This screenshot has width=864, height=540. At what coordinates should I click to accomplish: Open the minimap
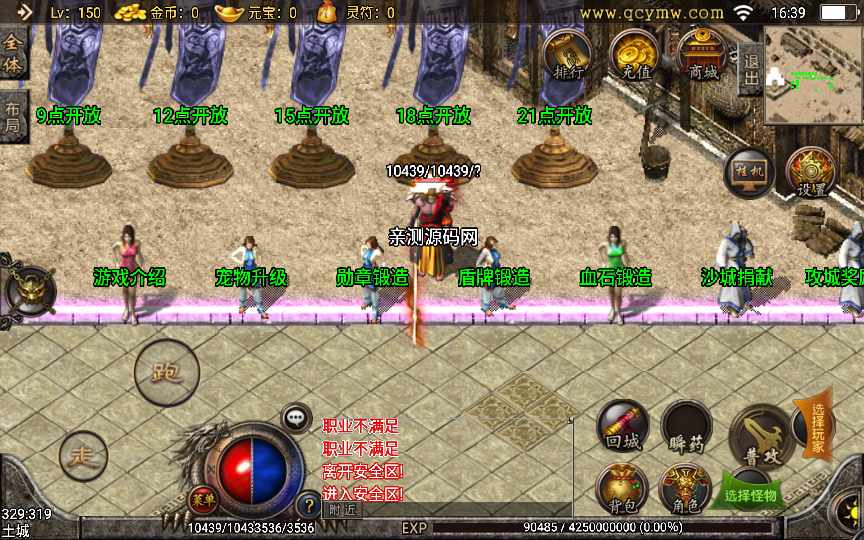814,75
